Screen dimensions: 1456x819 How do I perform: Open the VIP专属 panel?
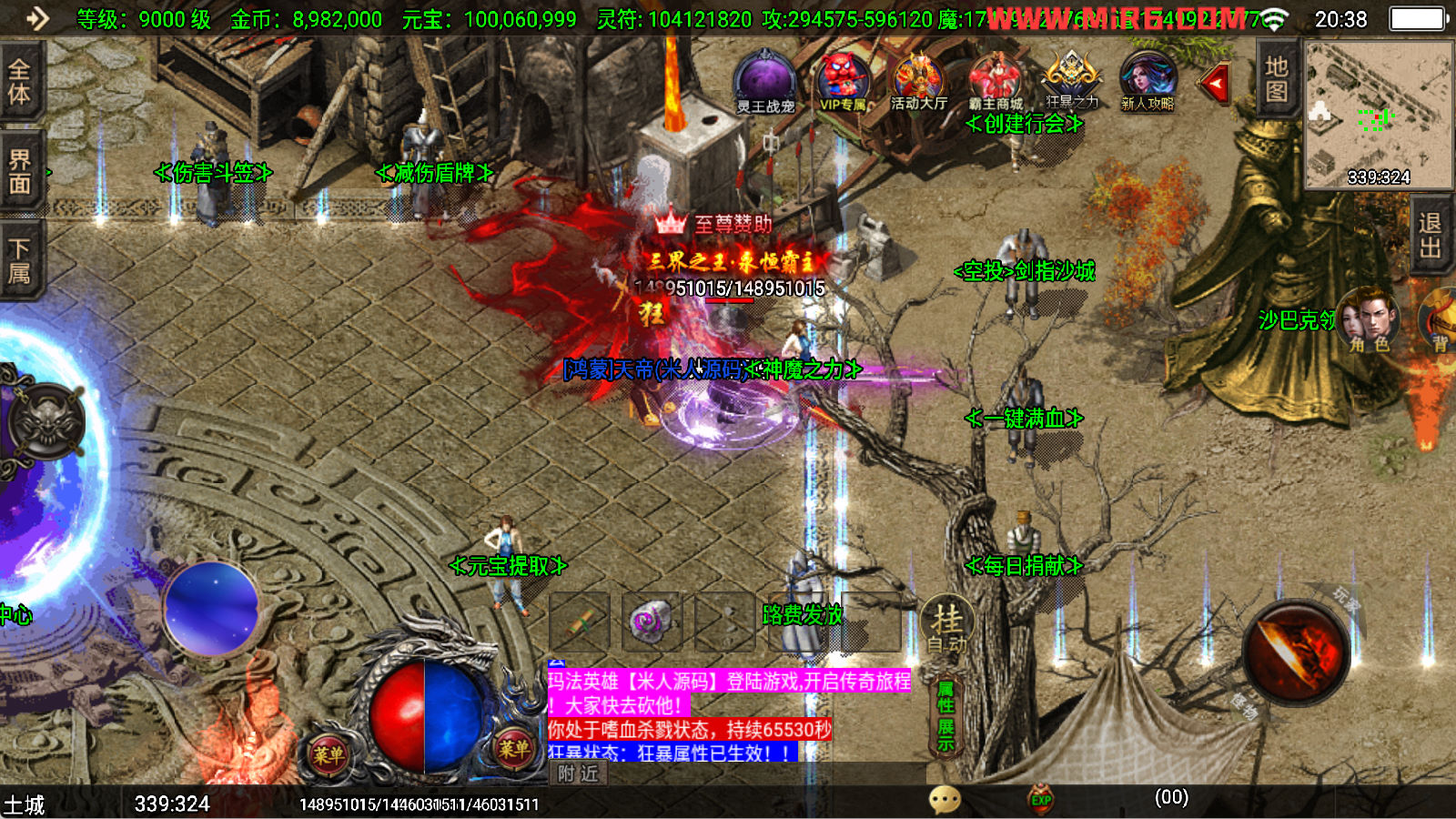(x=843, y=82)
